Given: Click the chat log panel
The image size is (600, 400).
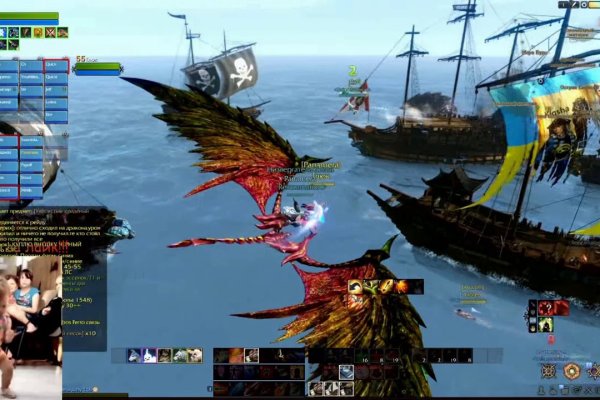Looking at the screenshot, I should point(60,230).
